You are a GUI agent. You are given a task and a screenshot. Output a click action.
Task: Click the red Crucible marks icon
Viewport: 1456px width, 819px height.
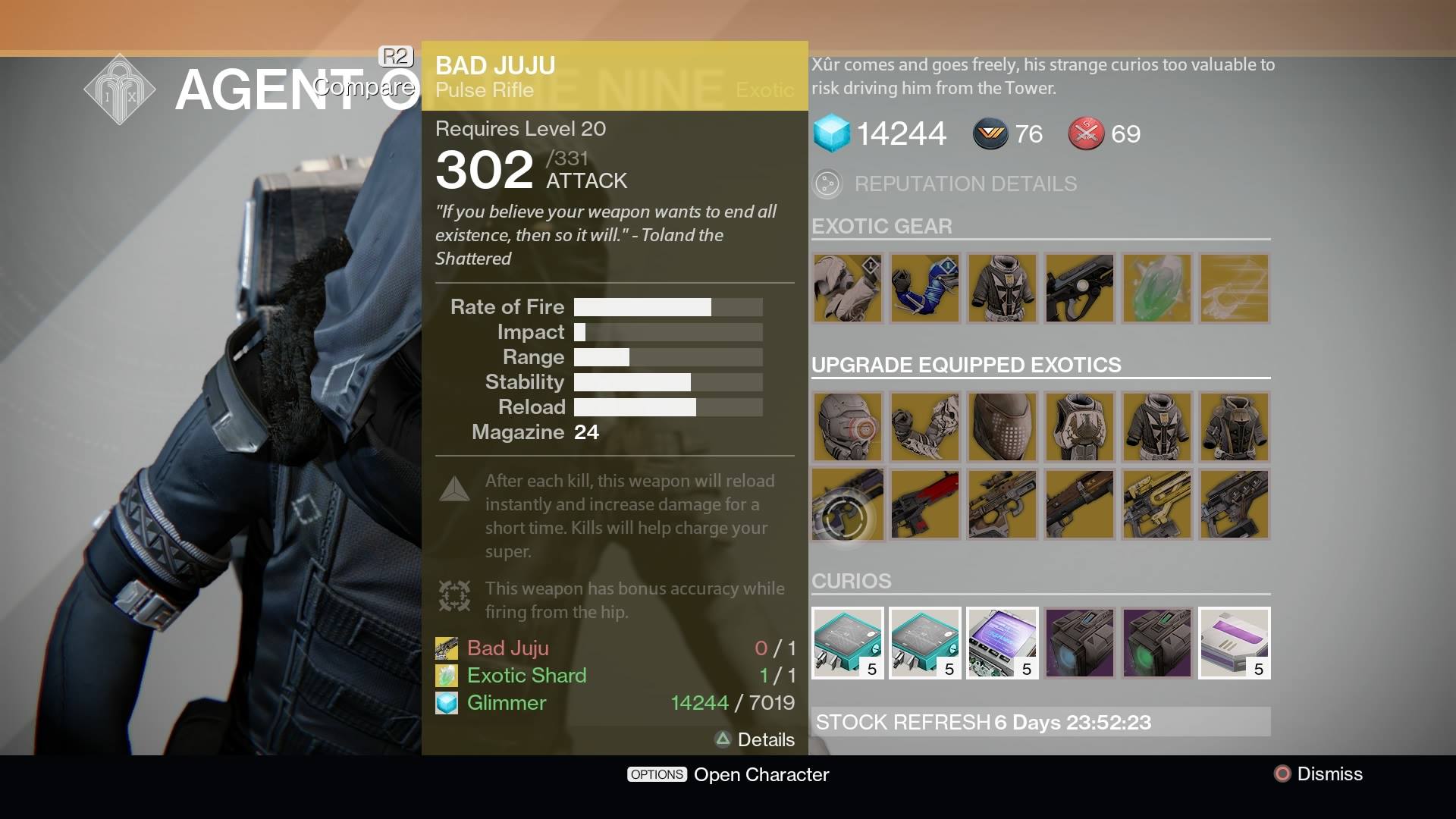pyautogui.click(x=1085, y=133)
